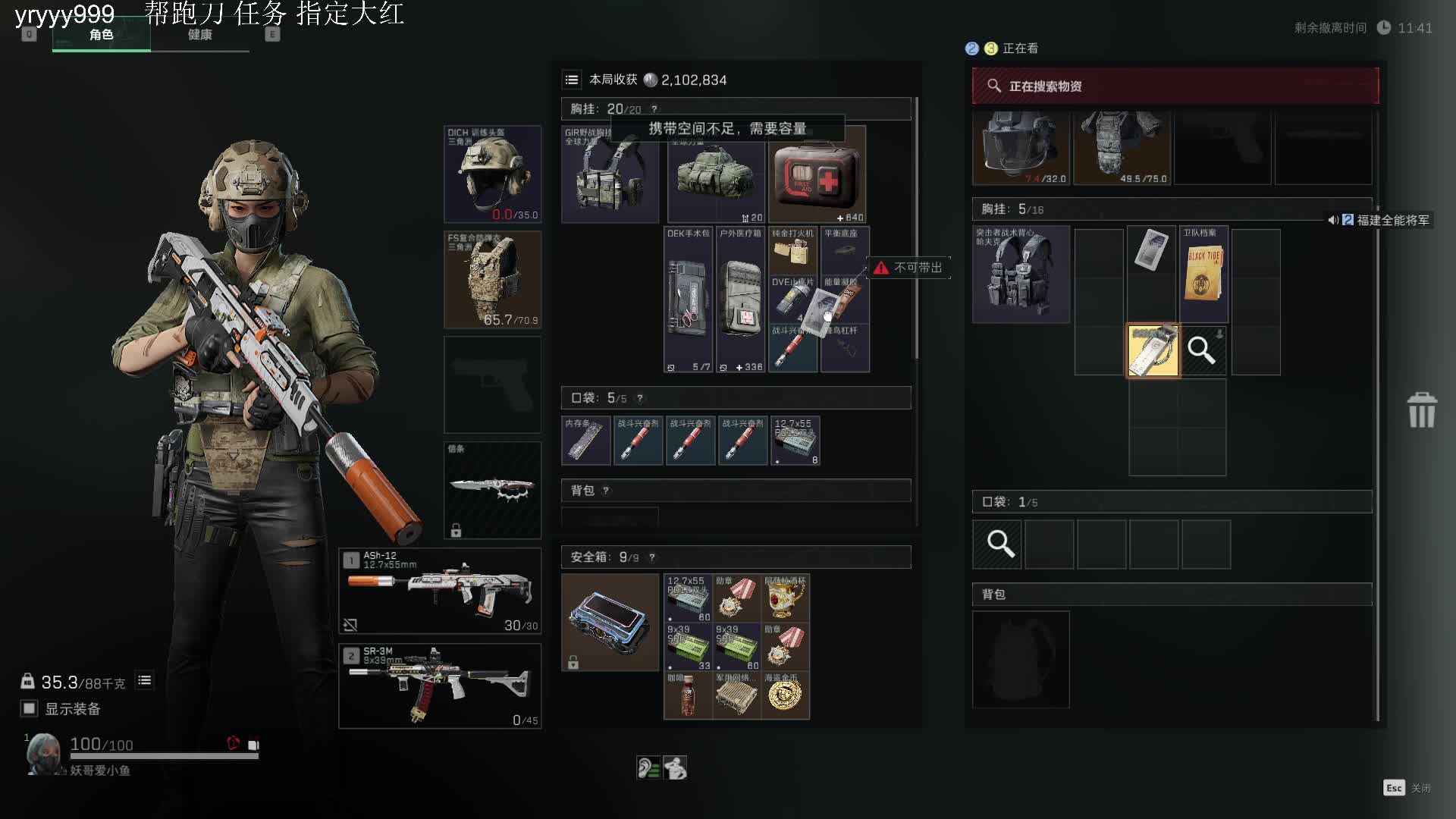1456x819 pixels.
Task: Open the carry weight details list icon
Action: point(144,681)
